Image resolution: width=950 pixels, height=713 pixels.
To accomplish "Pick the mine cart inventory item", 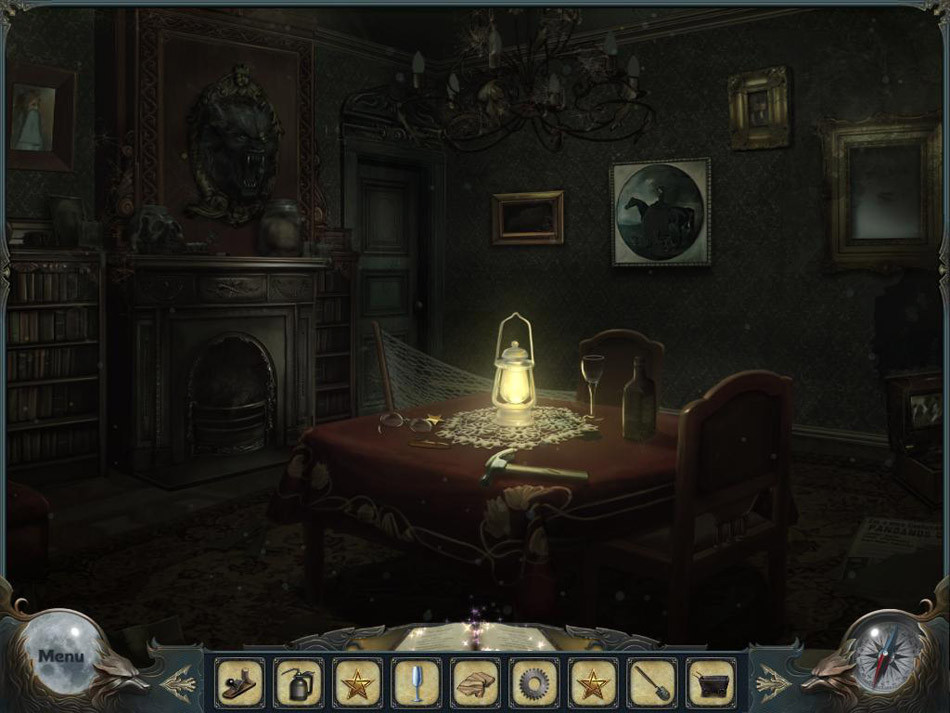I will pyautogui.click(x=711, y=683).
